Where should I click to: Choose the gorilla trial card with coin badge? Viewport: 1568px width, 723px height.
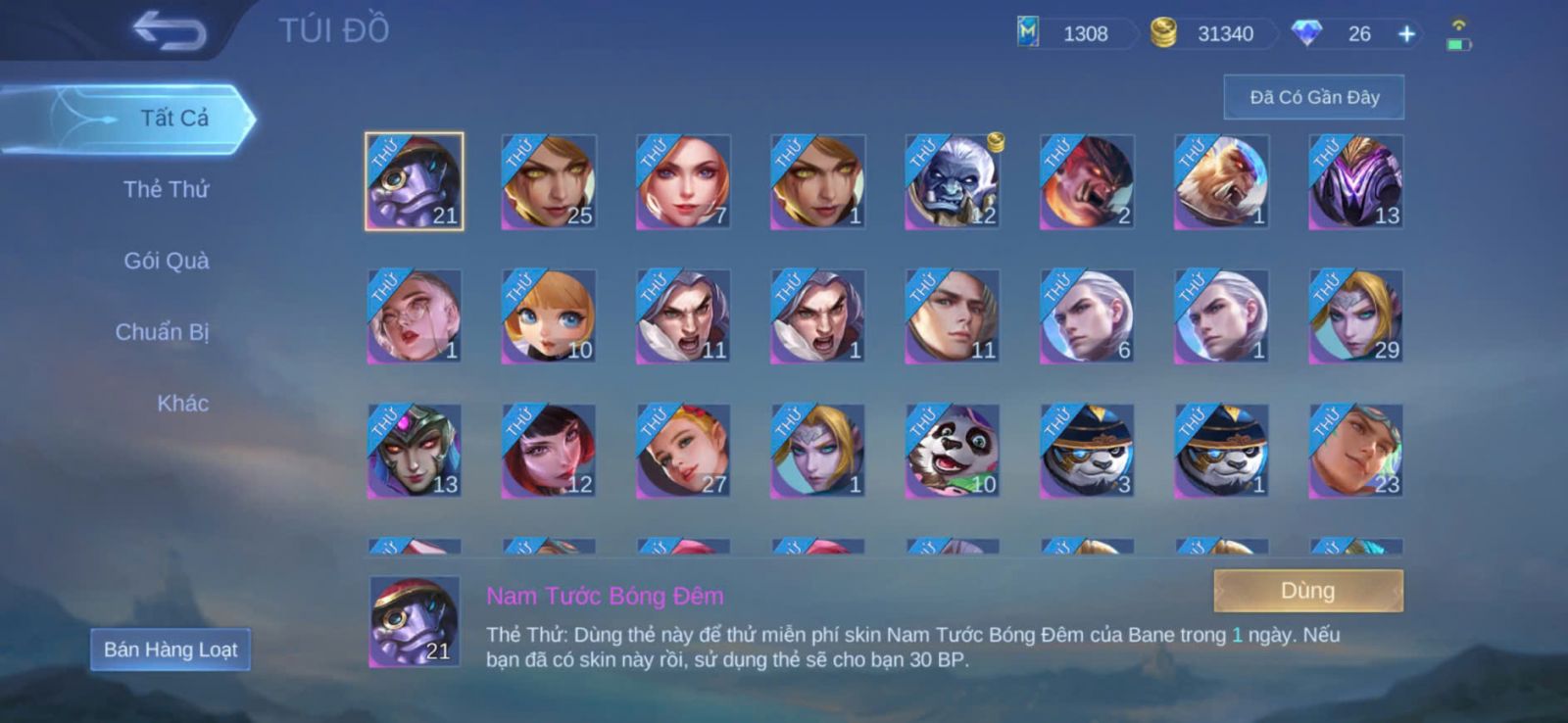pyautogui.click(x=952, y=182)
